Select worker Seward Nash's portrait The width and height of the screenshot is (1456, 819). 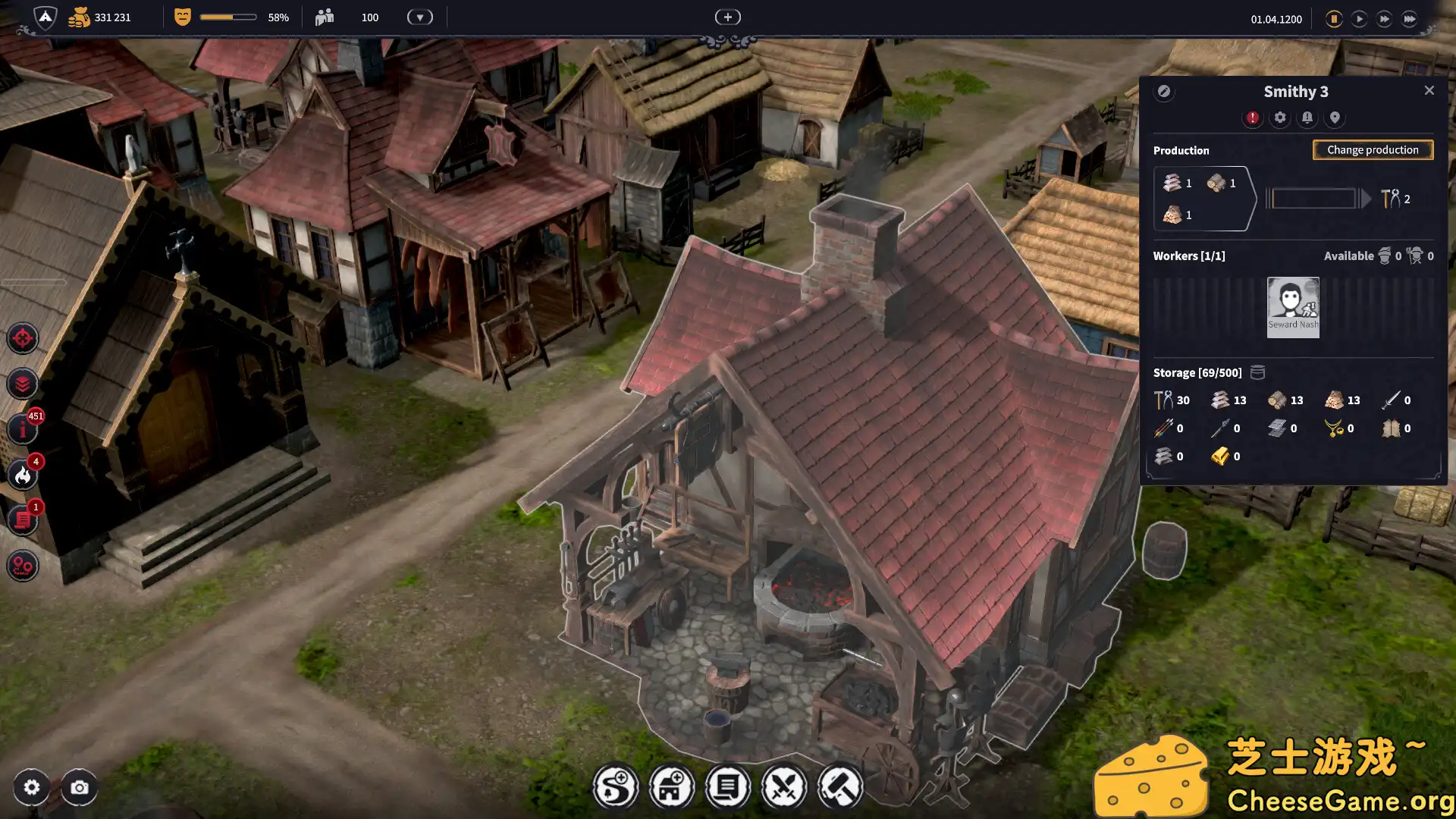pos(1293,306)
